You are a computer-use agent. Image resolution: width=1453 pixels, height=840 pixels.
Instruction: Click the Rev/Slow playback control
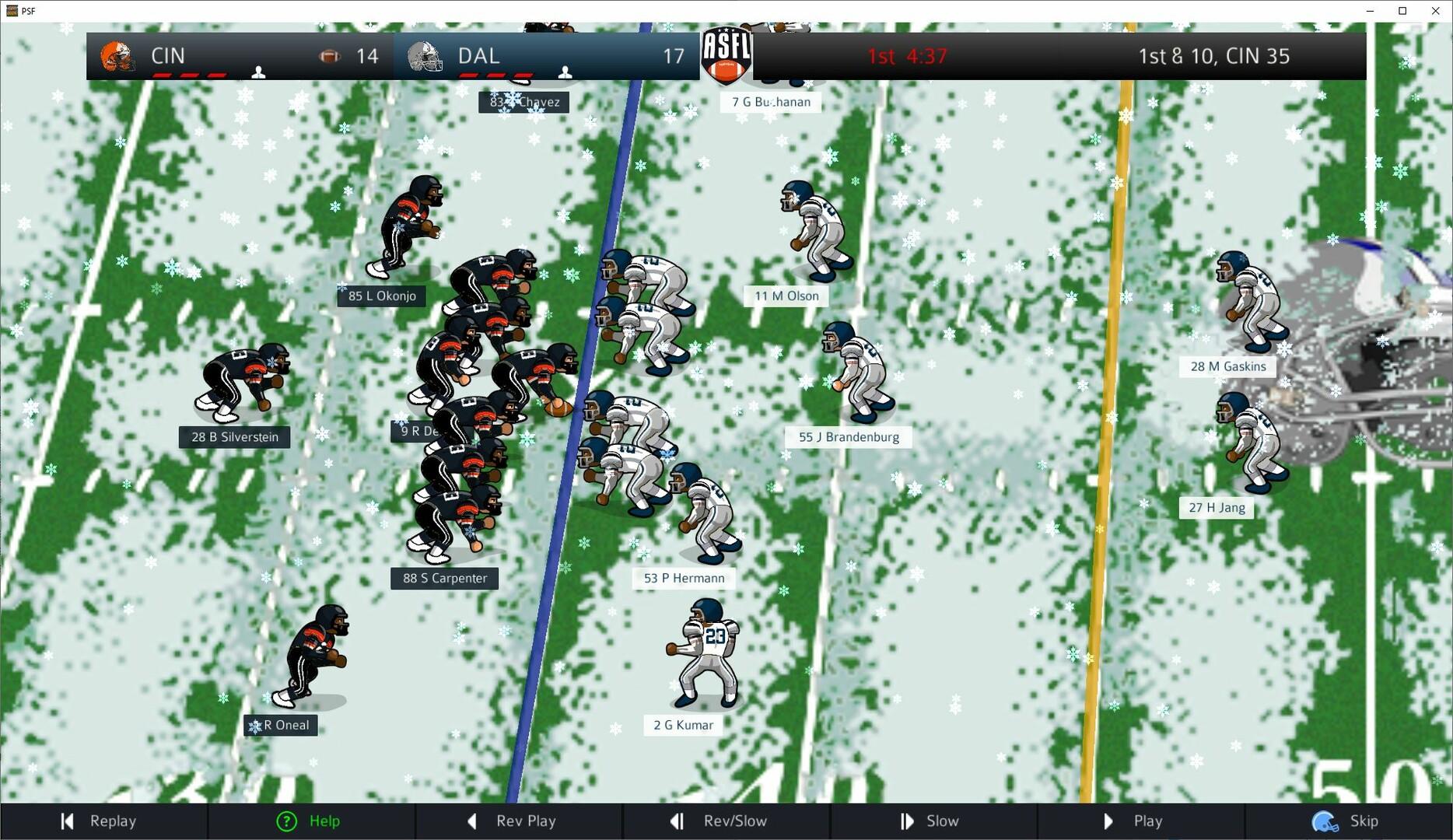[x=726, y=821]
